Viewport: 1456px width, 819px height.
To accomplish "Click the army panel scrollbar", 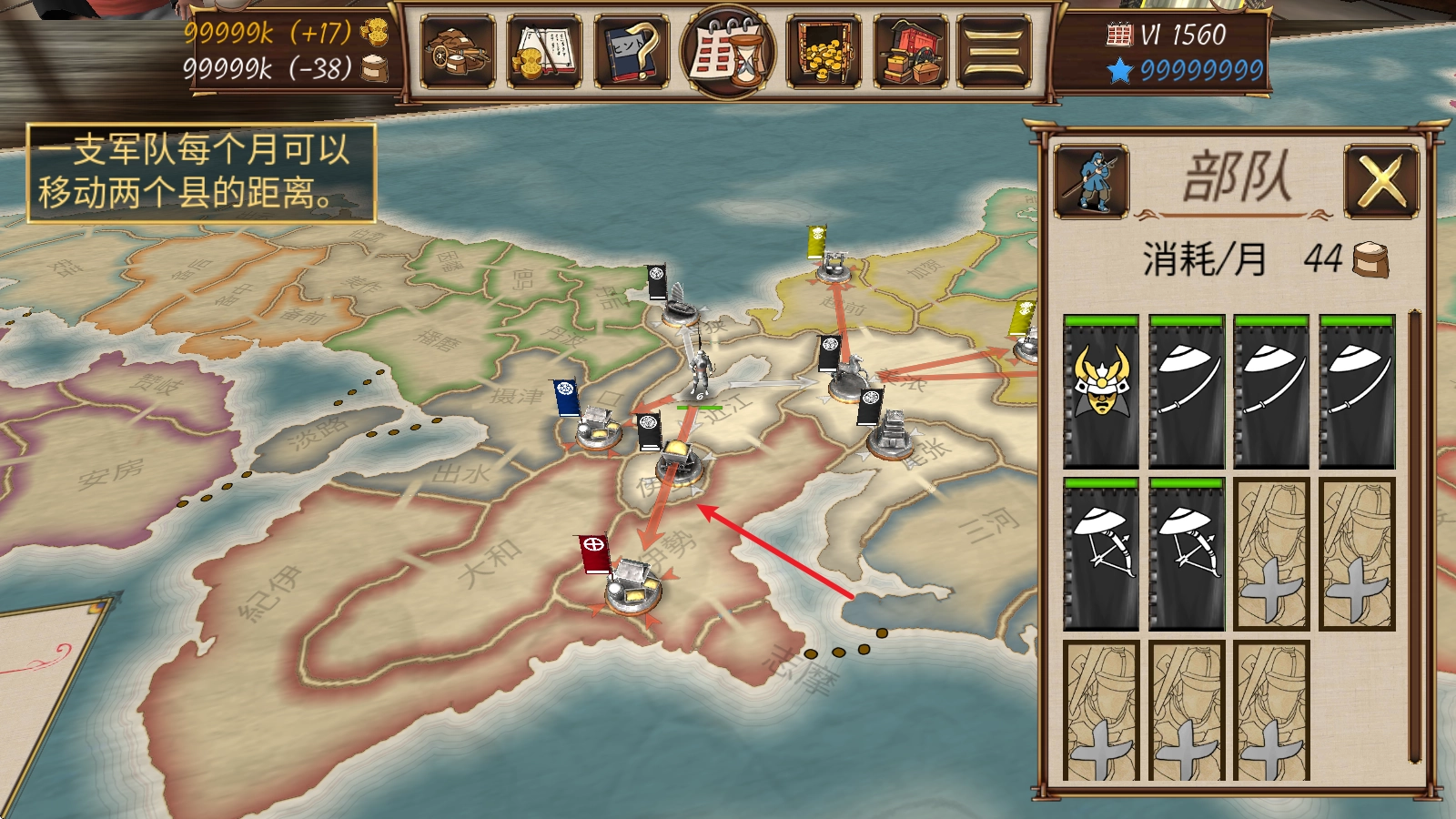I will (1414, 537).
